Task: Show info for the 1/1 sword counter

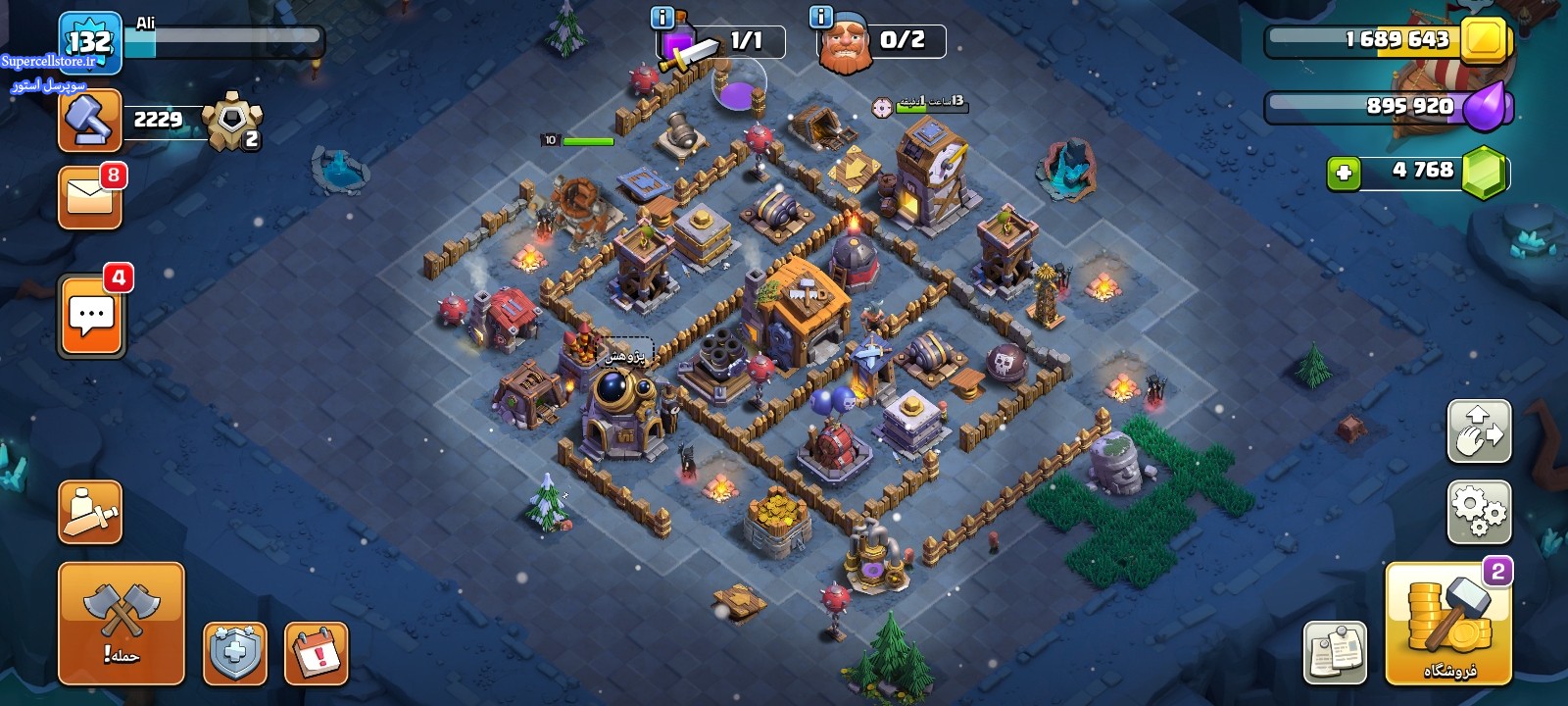Action: click(x=662, y=17)
